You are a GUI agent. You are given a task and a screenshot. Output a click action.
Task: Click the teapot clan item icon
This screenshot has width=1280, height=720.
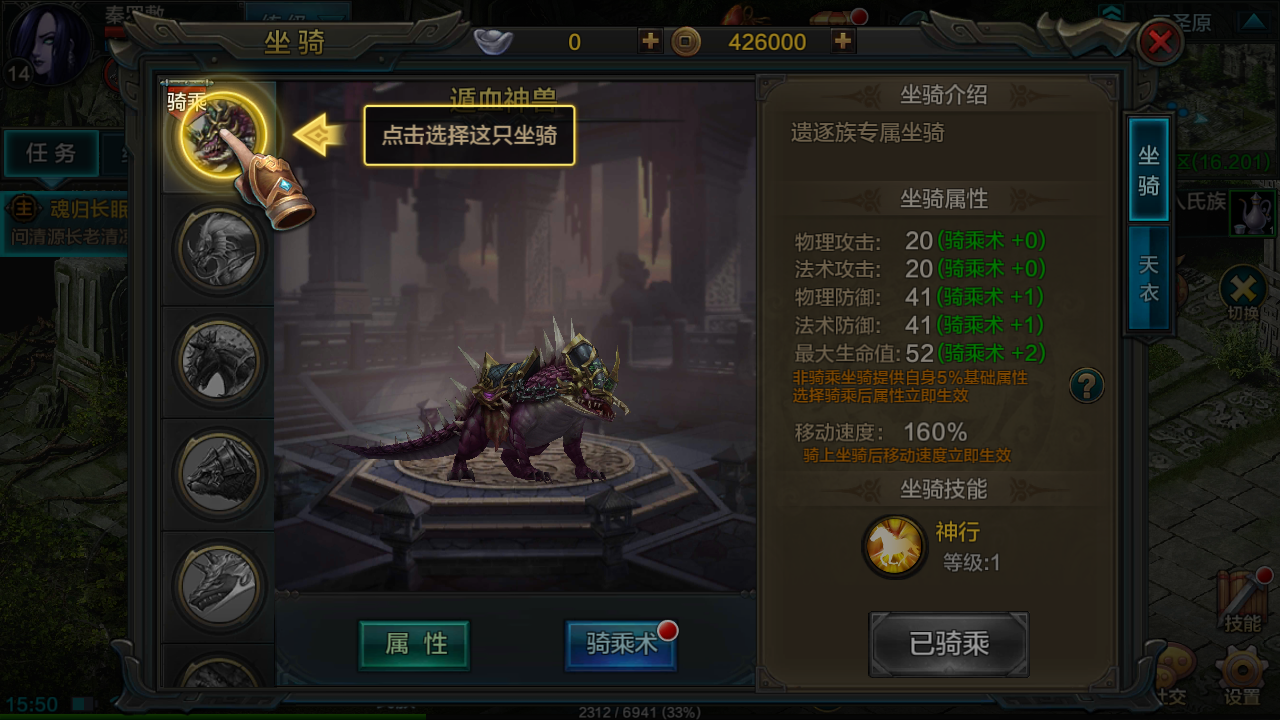(x=1253, y=213)
